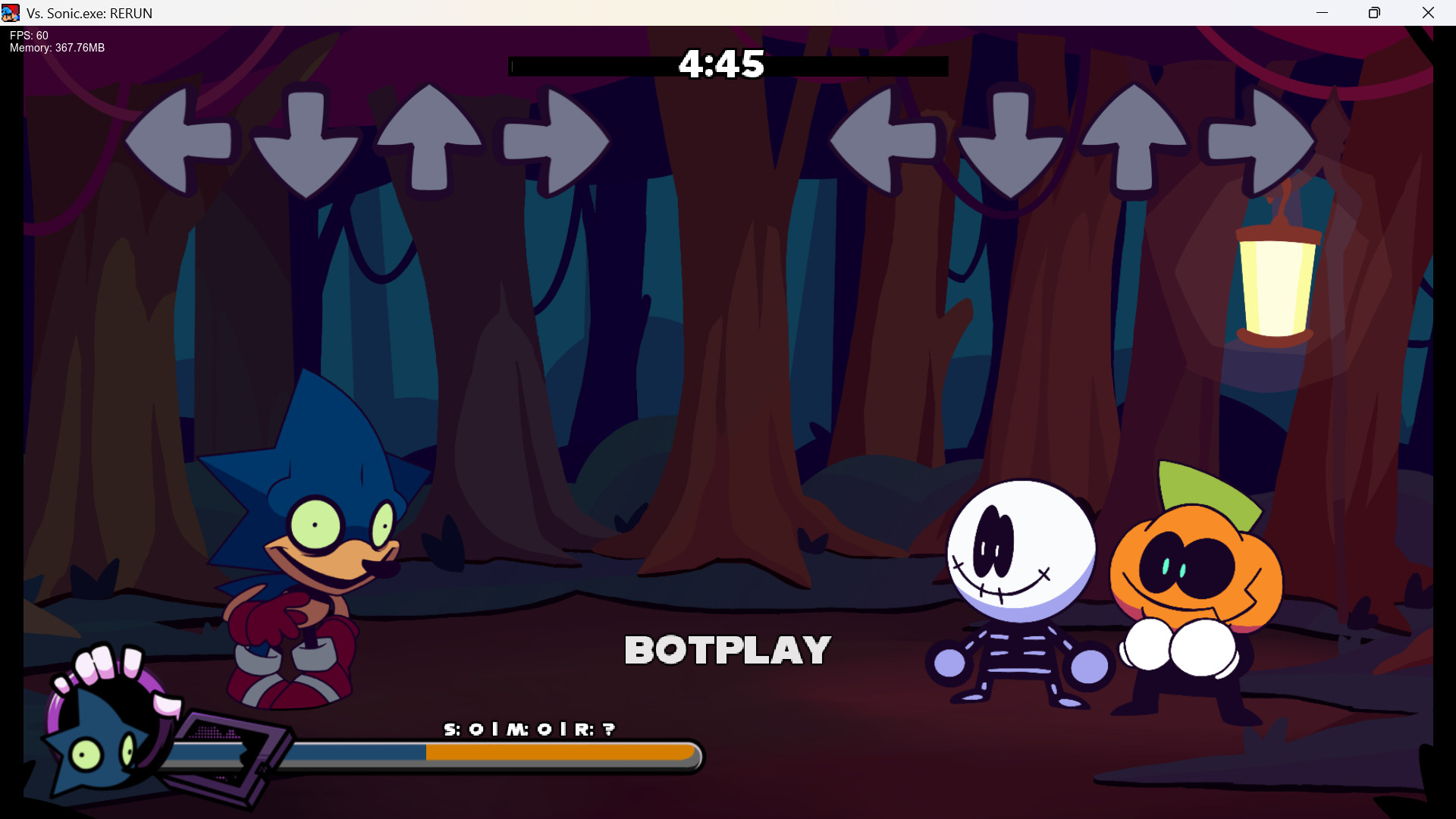Click the Vs. Sonic.exe icon in the title bar
Viewport: 1456px width, 819px height.
12,12
